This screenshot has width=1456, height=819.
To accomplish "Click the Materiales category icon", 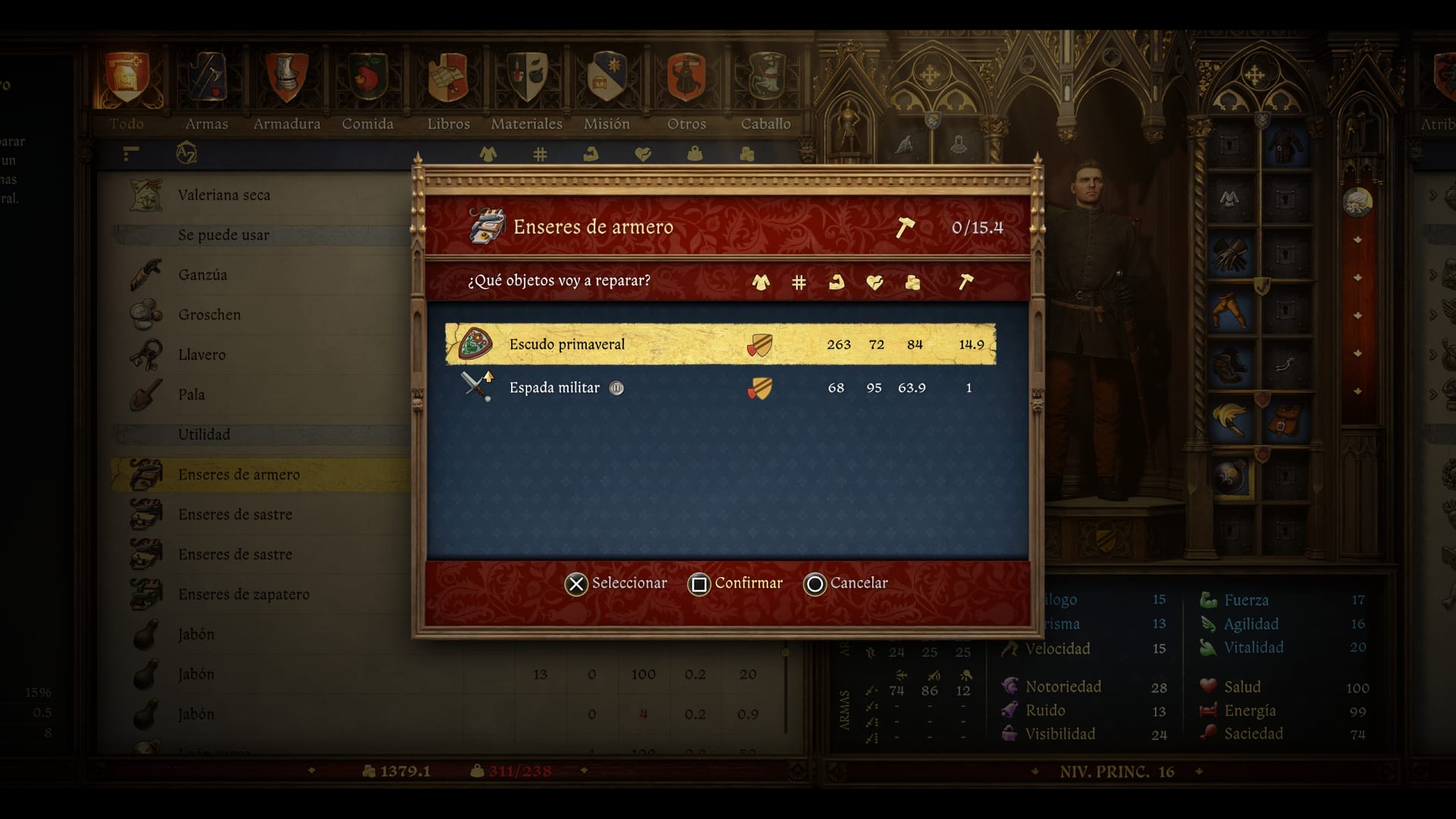I will pos(526,76).
